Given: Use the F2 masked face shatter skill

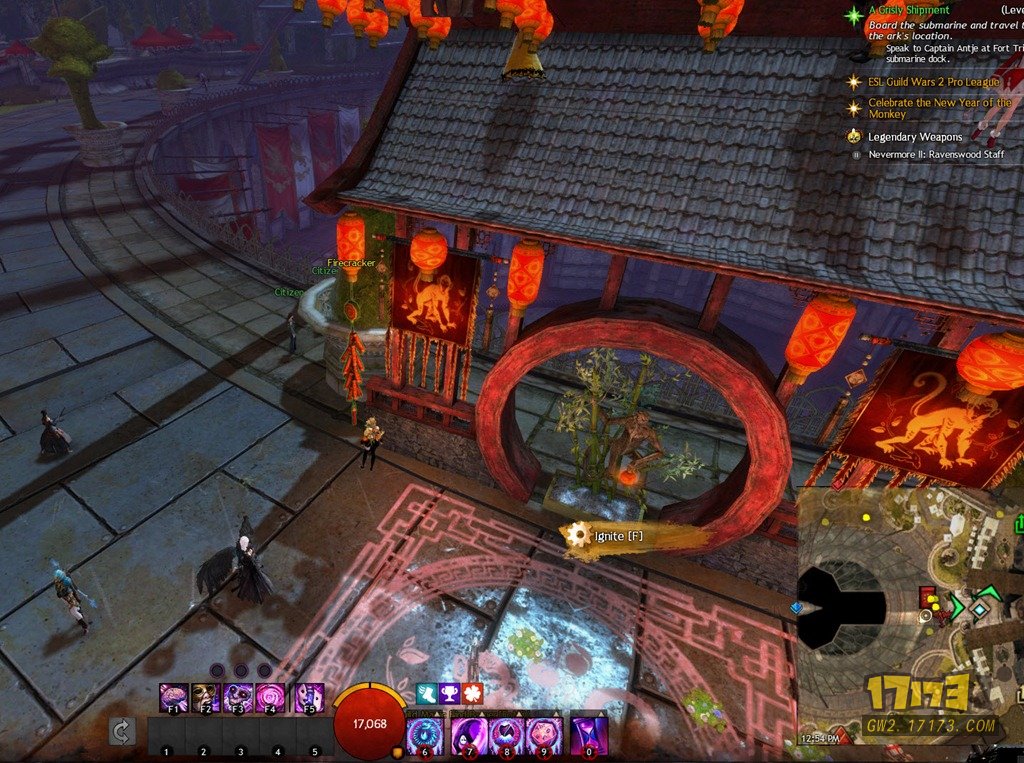Looking at the screenshot, I should click(x=206, y=697).
